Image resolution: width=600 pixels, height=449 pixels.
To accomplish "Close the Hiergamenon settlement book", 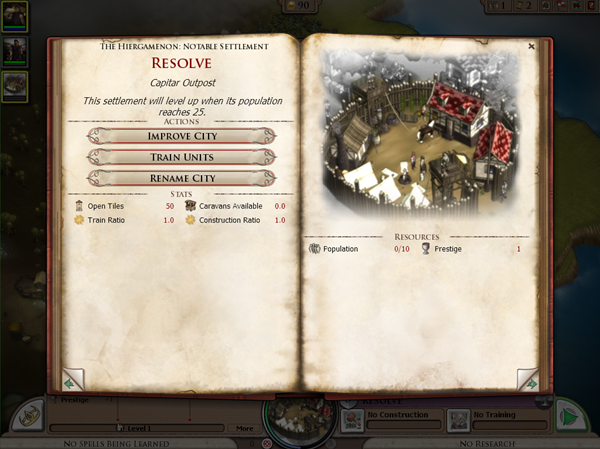I will pyautogui.click(x=531, y=46).
